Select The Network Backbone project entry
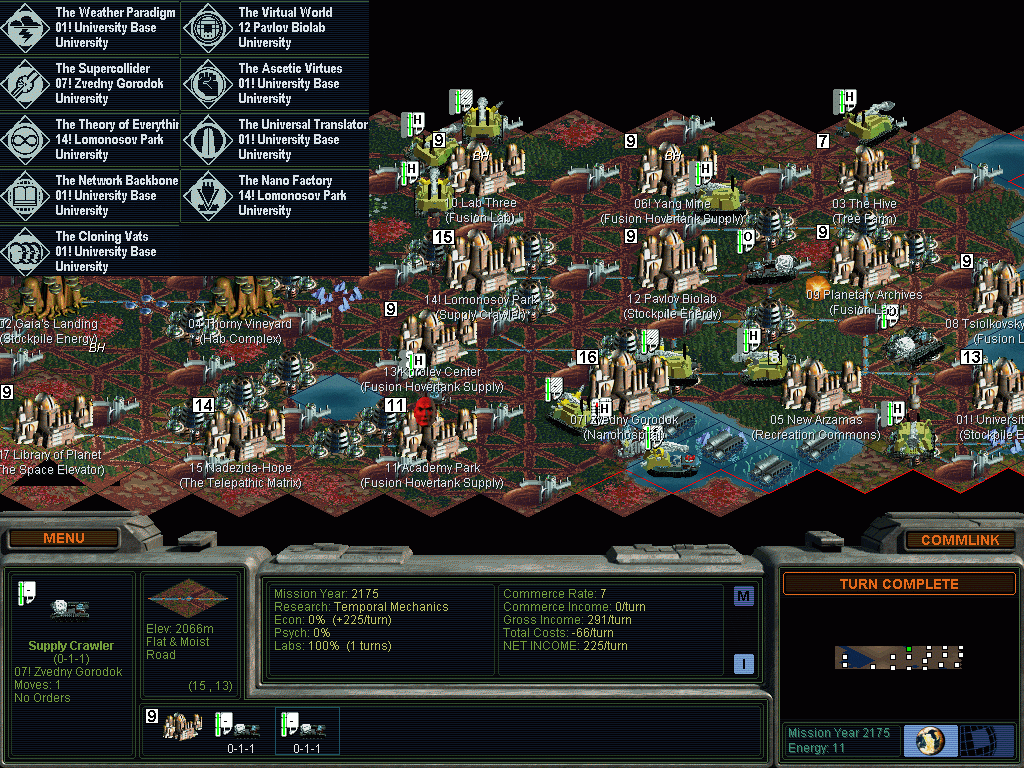 pyautogui.click(x=91, y=196)
